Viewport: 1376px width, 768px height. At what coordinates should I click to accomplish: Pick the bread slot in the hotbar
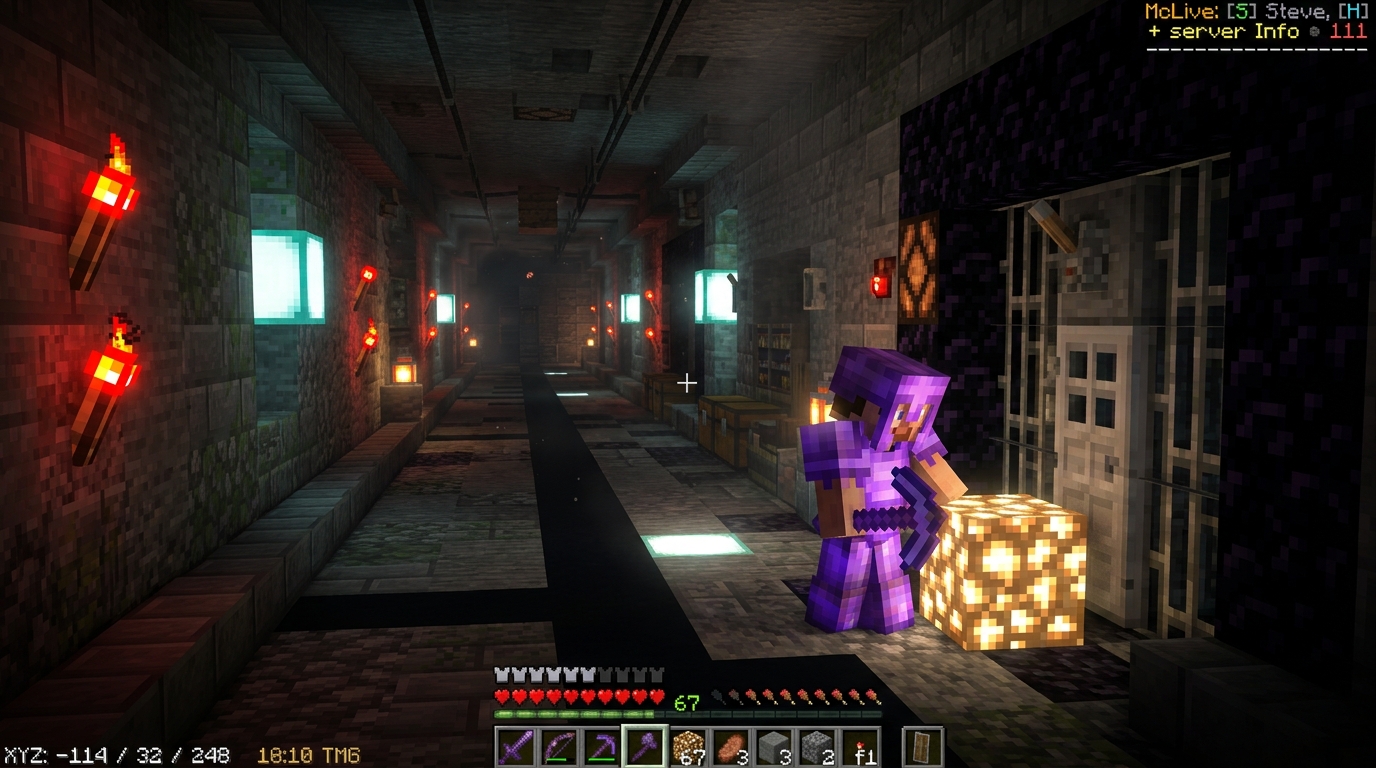(731, 747)
